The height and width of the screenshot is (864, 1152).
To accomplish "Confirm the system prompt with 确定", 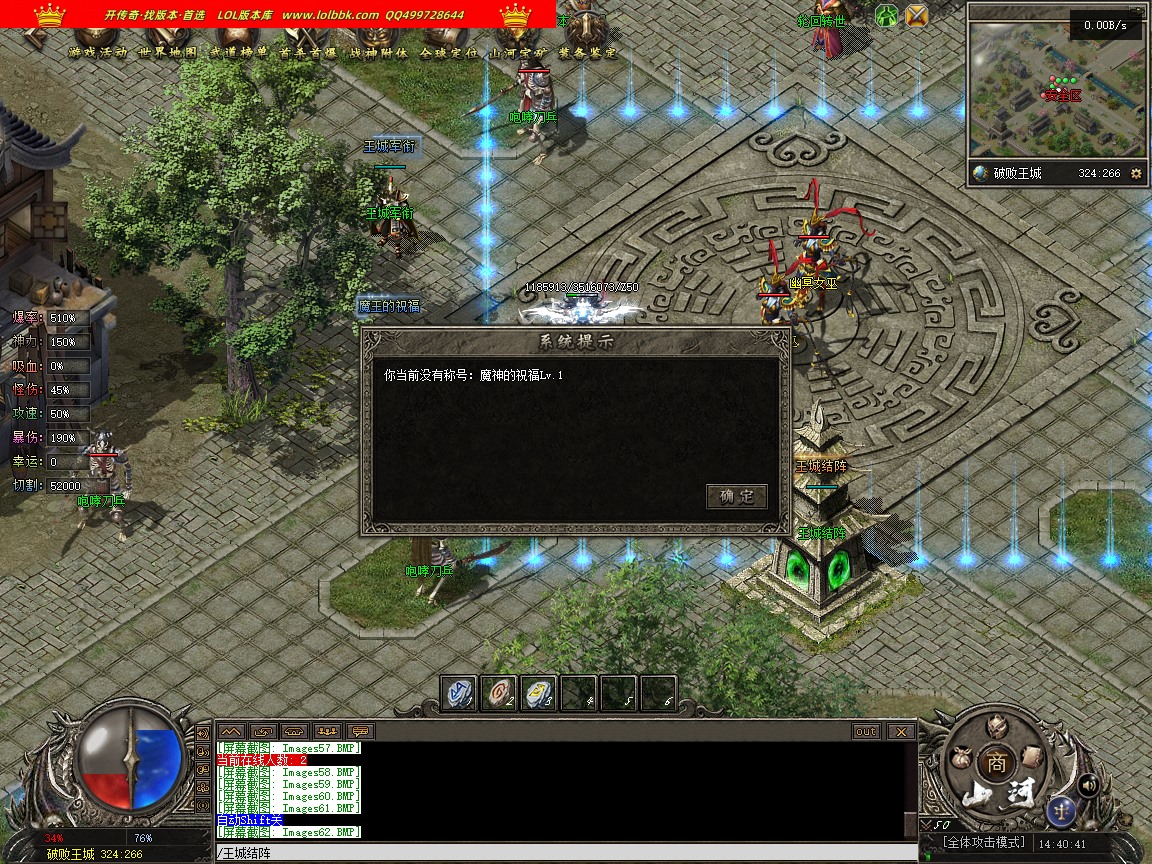I will [737, 496].
